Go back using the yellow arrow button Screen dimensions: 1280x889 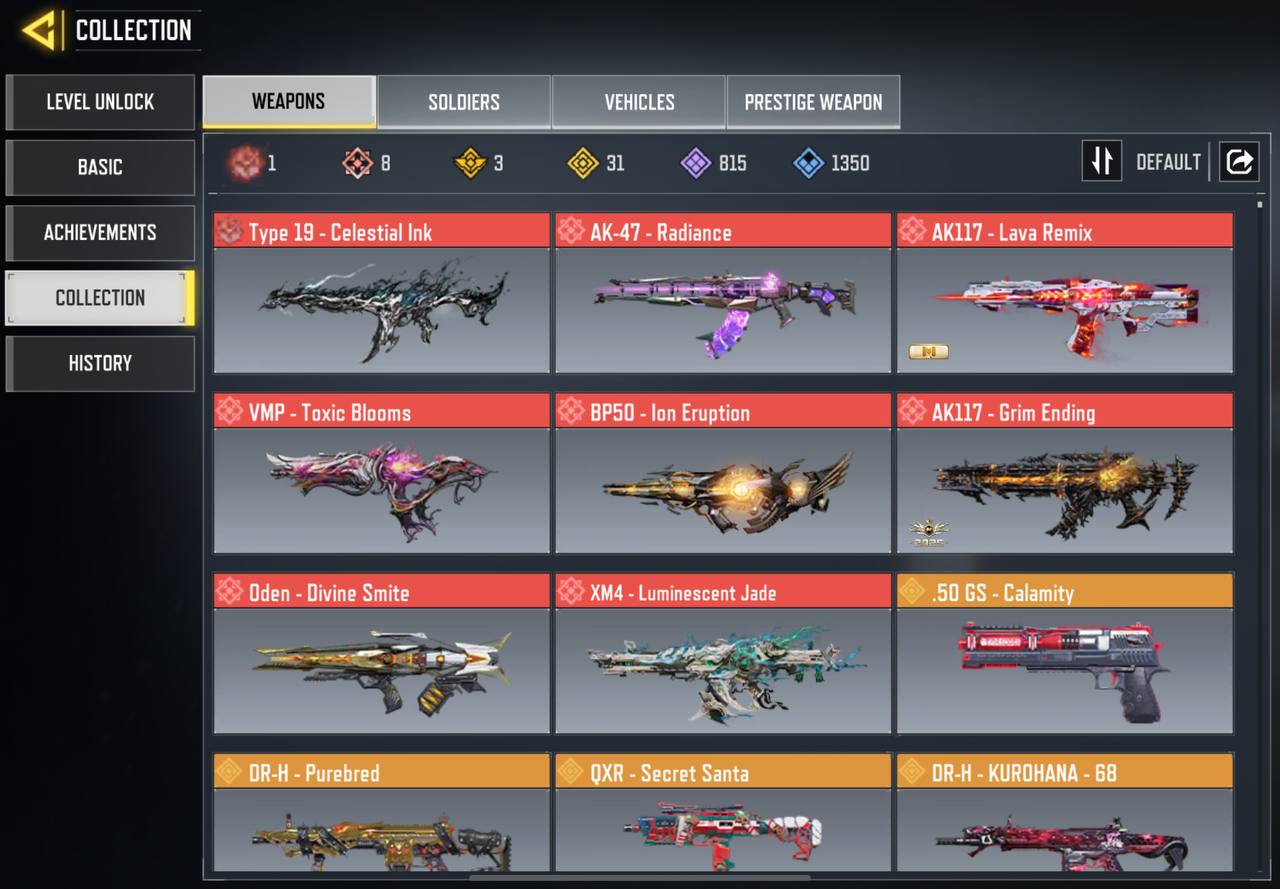click(40, 30)
